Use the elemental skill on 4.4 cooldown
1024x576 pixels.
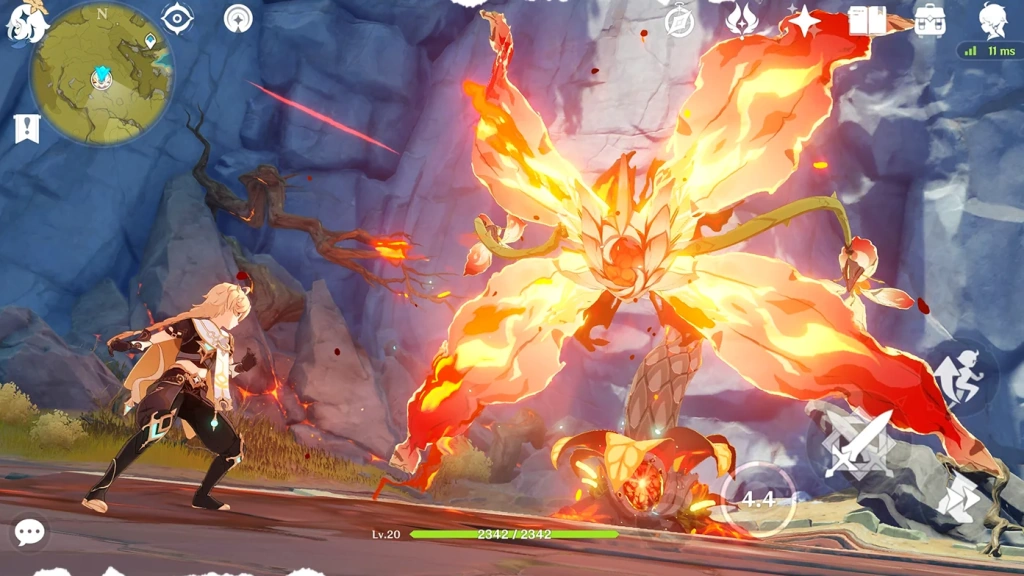(x=758, y=497)
